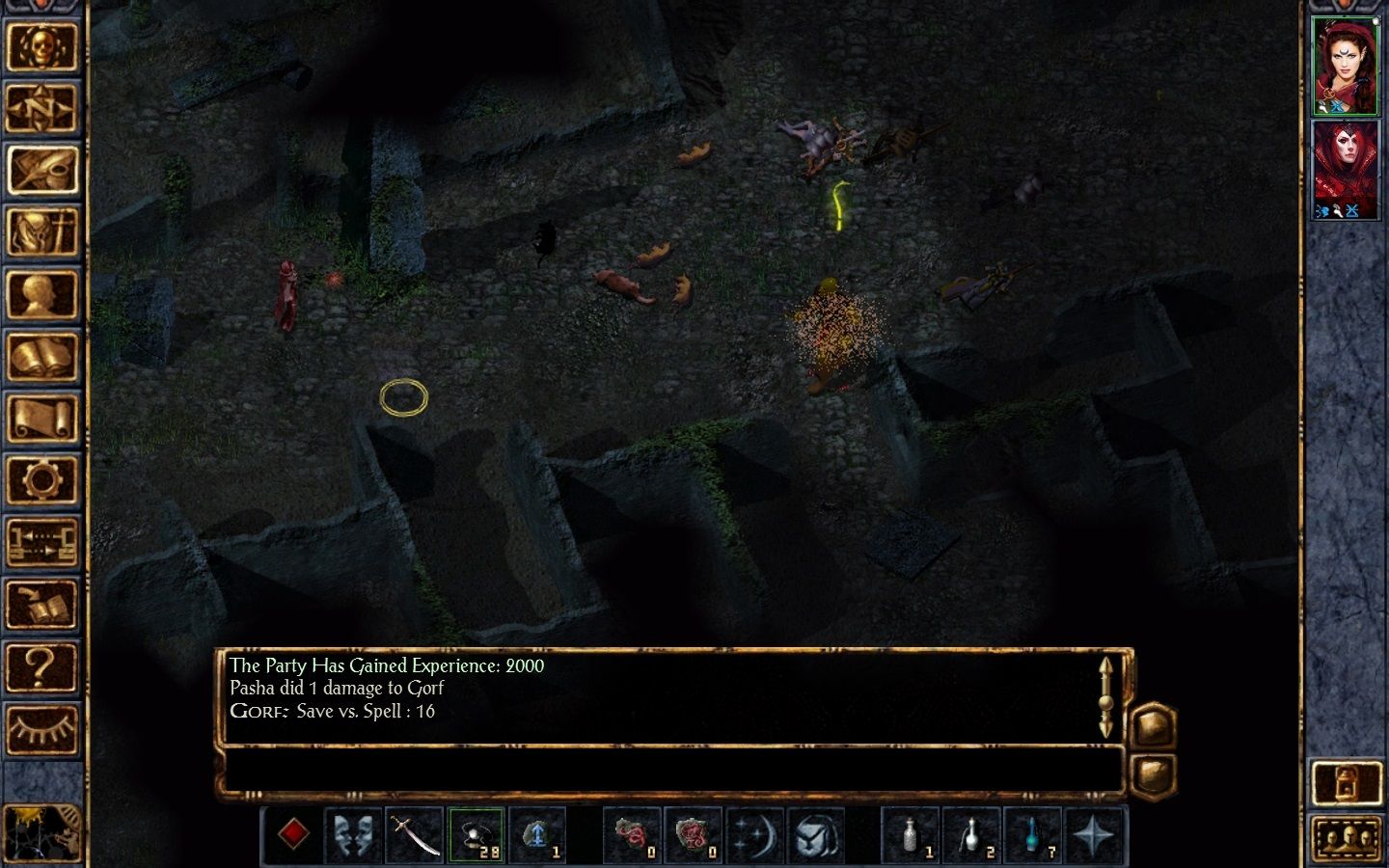Open the journal with the quill-and-ink icon

tap(42, 167)
